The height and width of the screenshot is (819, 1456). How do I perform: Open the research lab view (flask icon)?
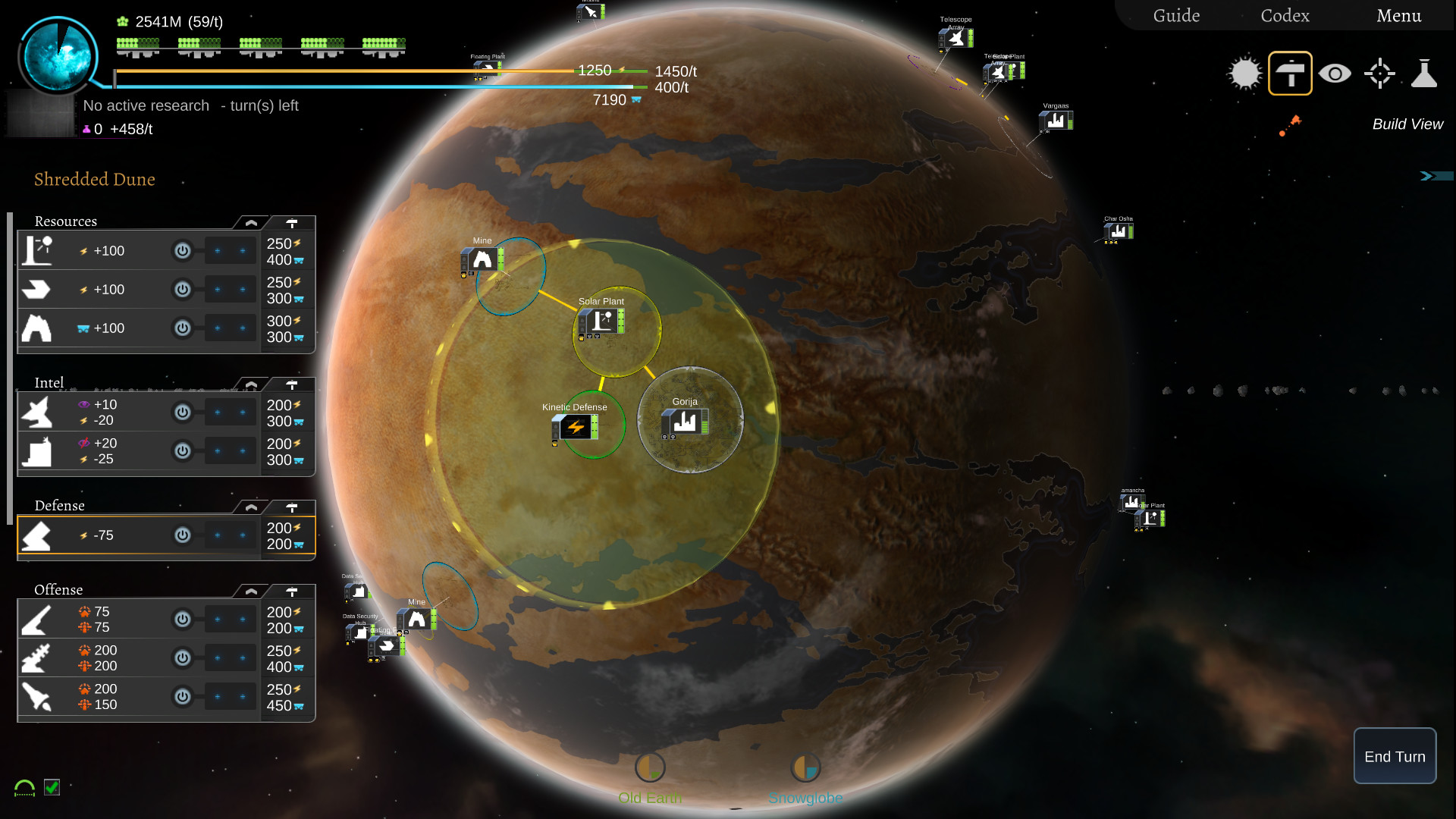1426,74
